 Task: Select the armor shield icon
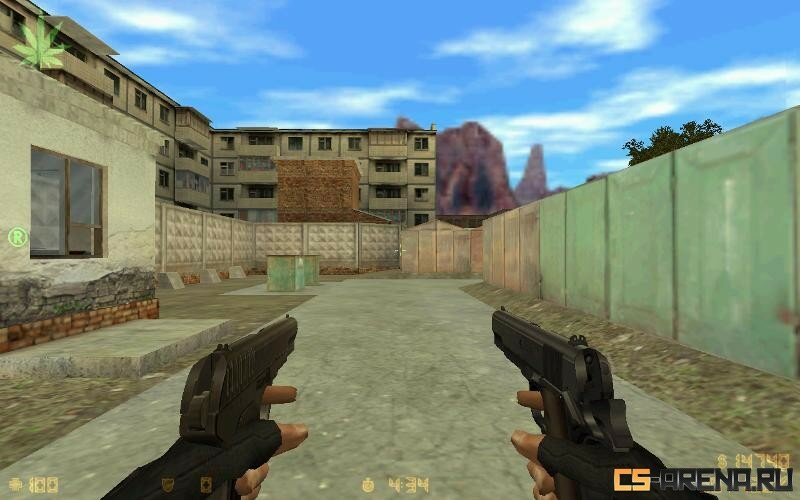(168, 485)
